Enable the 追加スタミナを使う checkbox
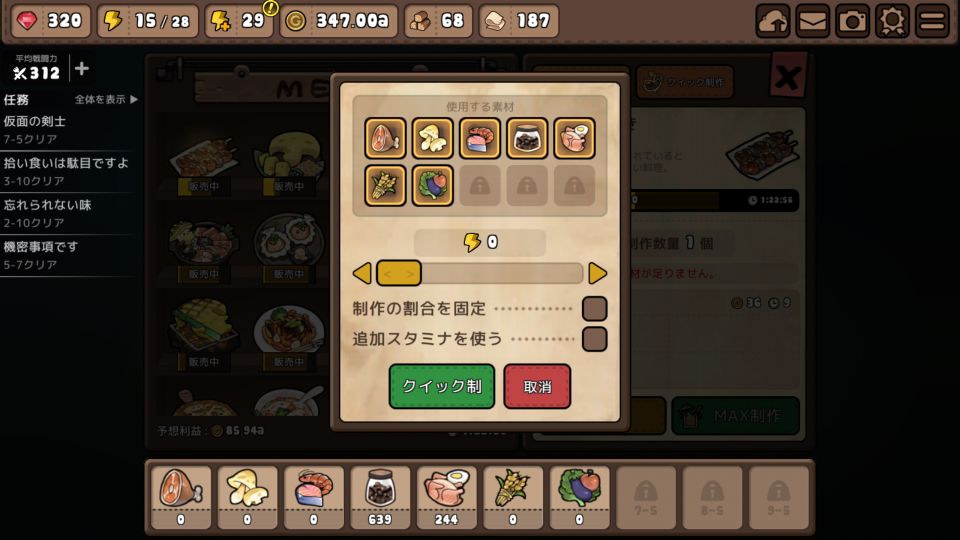This screenshot has height=540, width=960. coord(594,339)
